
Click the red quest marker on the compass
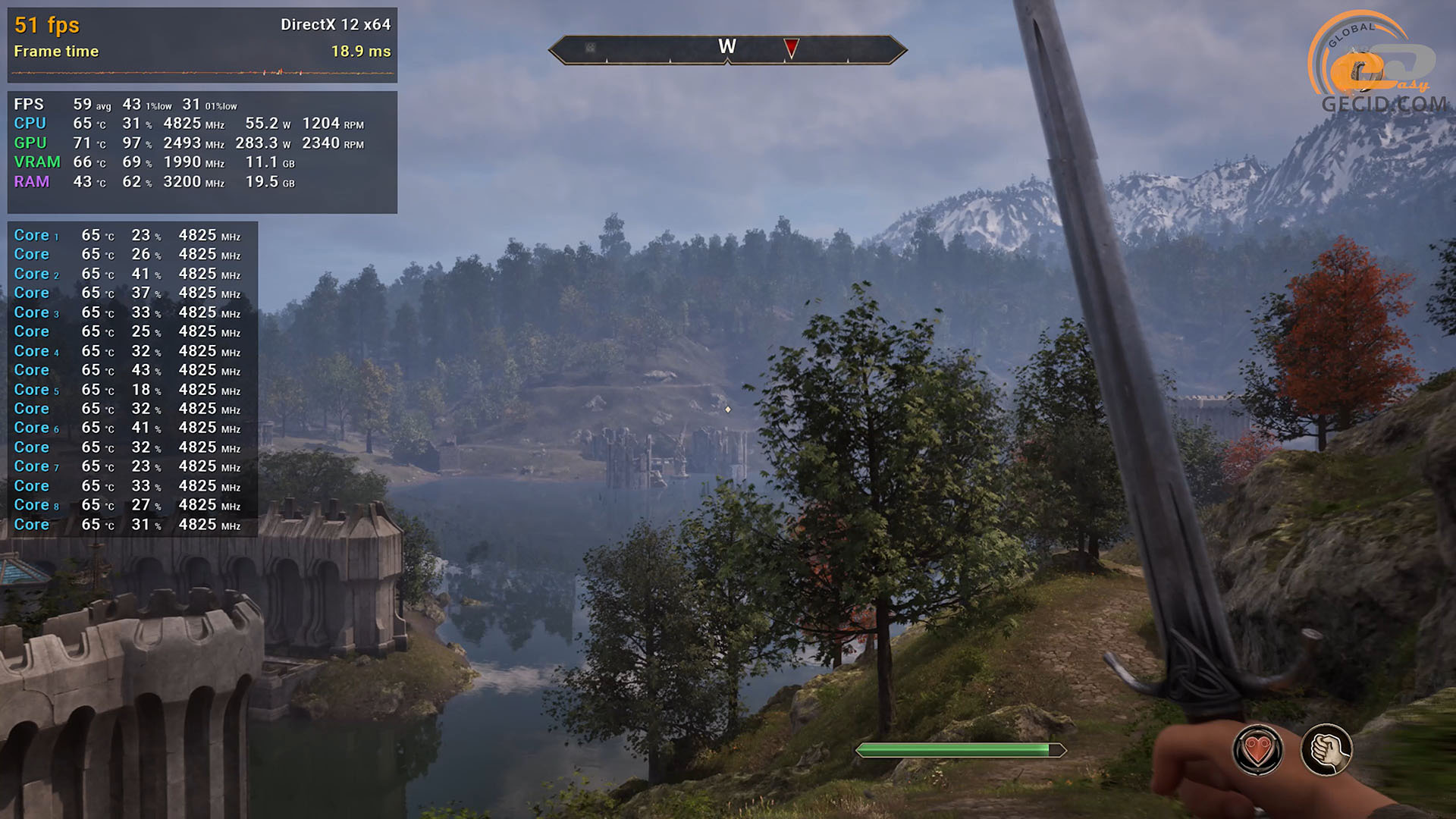pyautogui.click(x=791, y=49)
